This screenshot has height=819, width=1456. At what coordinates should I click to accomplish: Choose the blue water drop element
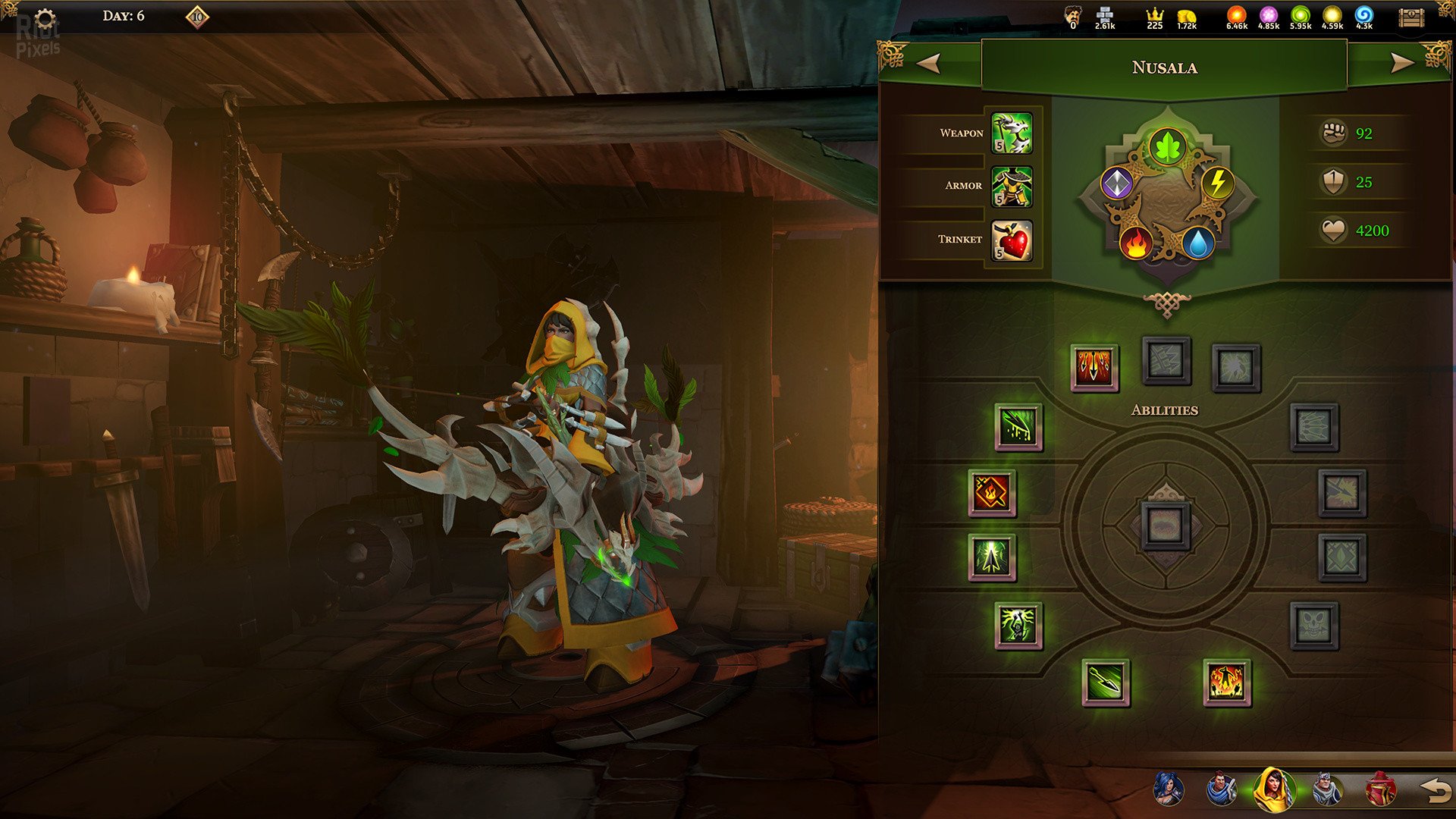(x=1198, y=243)
